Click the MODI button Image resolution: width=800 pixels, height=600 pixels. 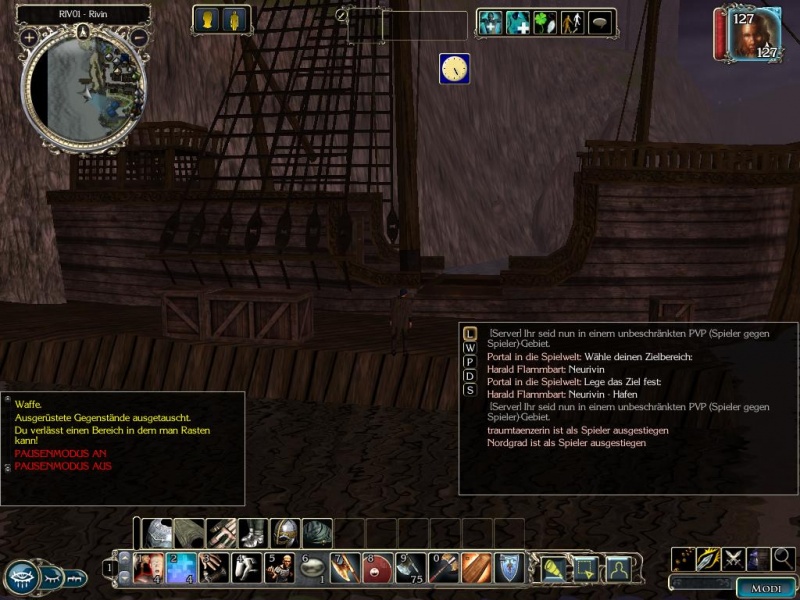(x=766, y=588)
